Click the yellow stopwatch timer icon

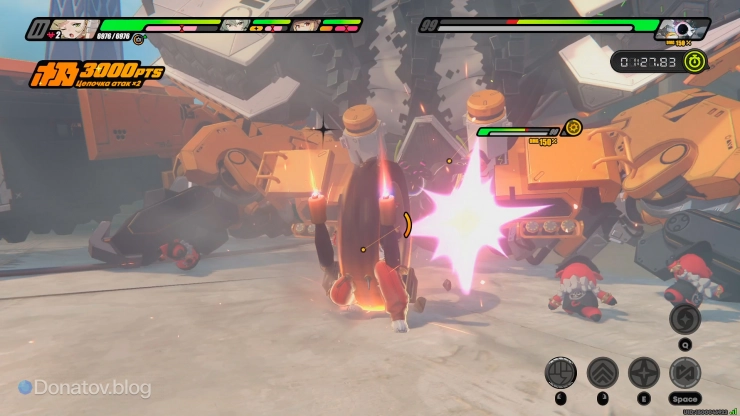click(x=696, y=61)
